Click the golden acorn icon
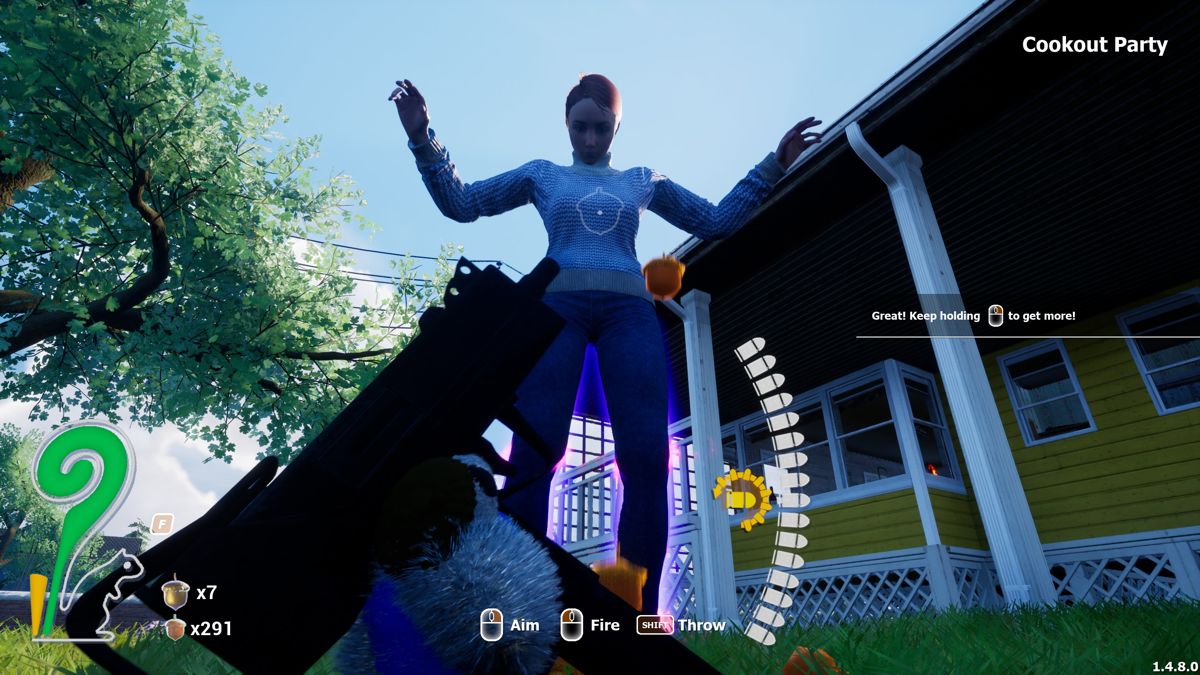This screenshot has width=1200, height=675. coord(176,593)
